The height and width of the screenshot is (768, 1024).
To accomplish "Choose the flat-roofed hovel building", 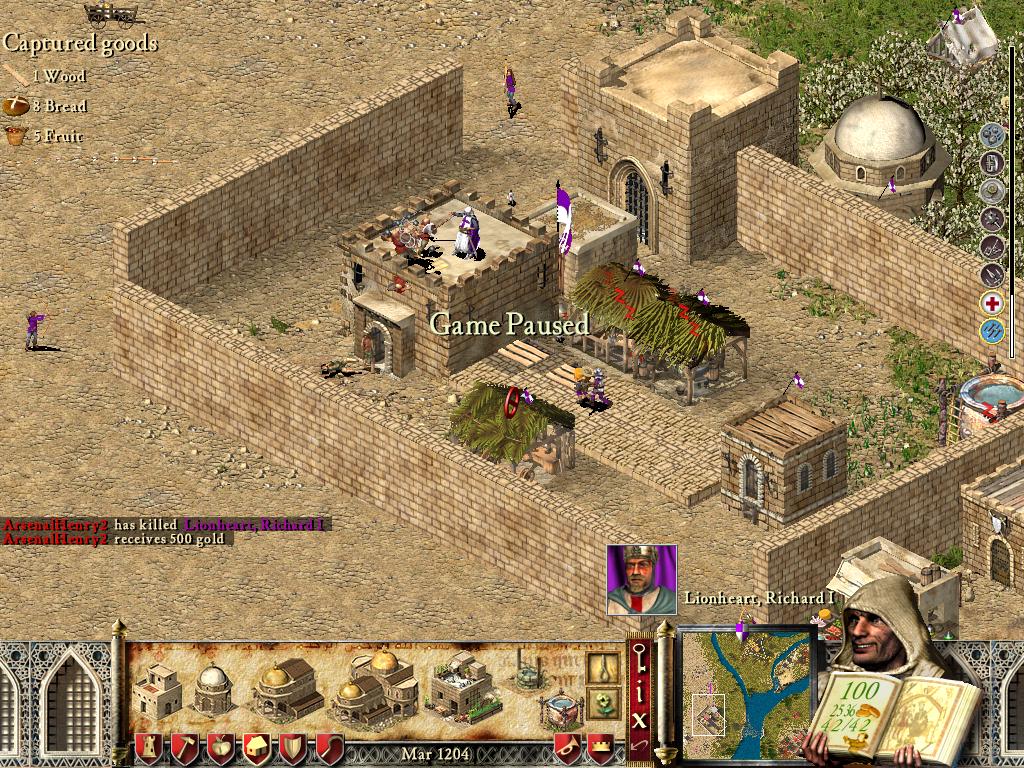I will click(157, 688).
